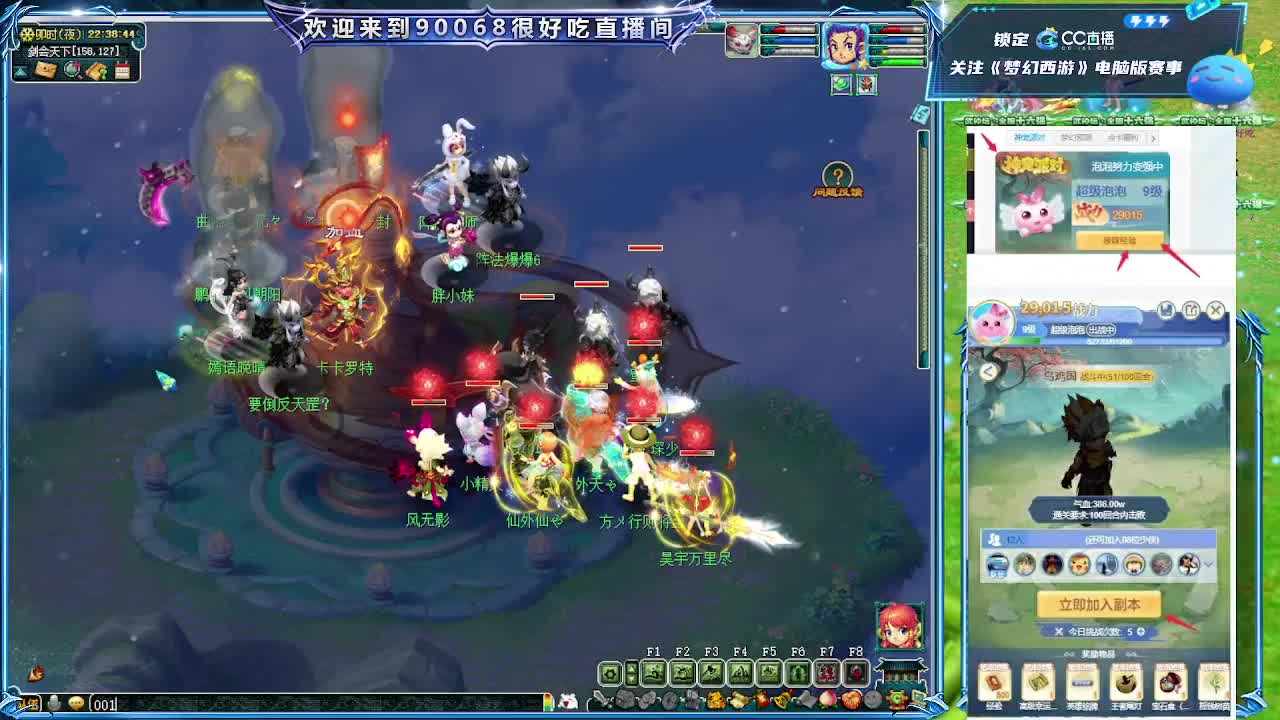Screen dimensions: 1280x720
Task: Click the golden bell item icon
Action: click(783, 699)
